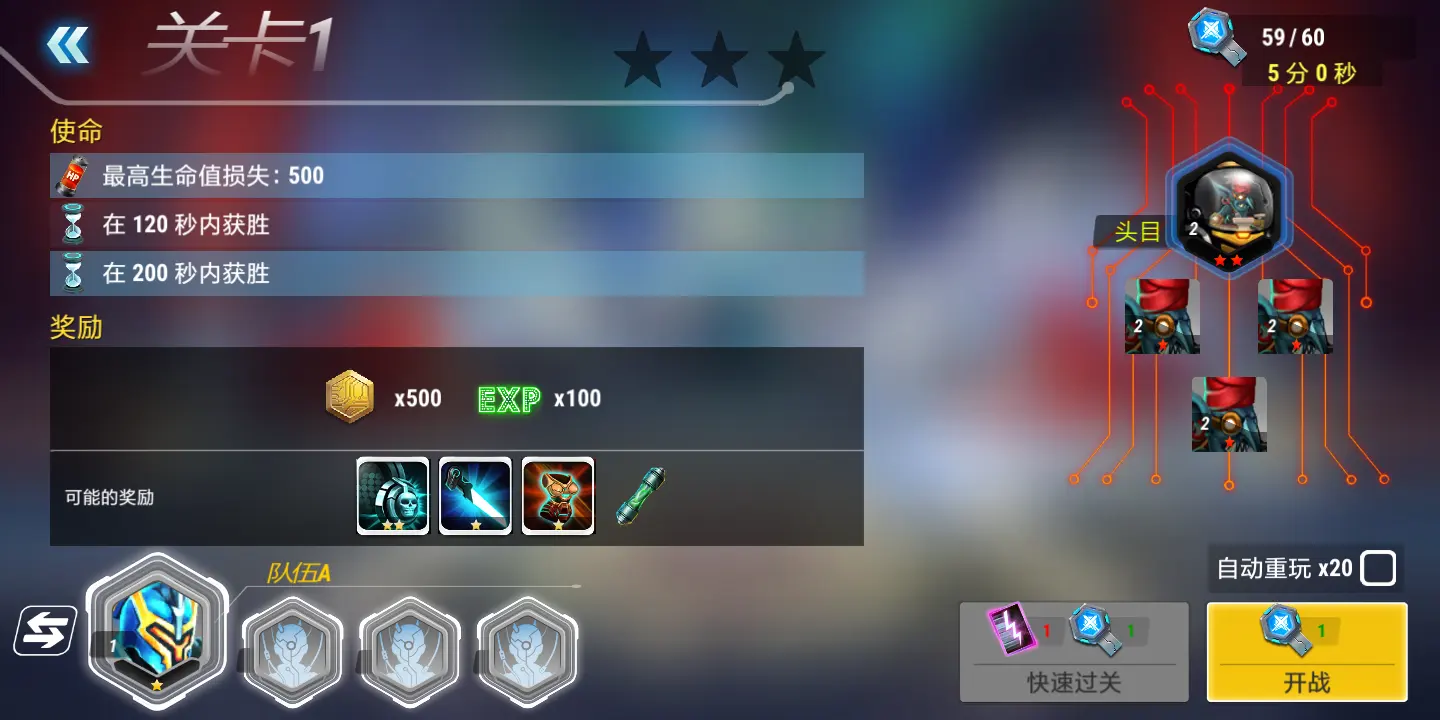
Task: Toggle the 自动重玩 x20 checkbox
Action: click(1378, 569)
